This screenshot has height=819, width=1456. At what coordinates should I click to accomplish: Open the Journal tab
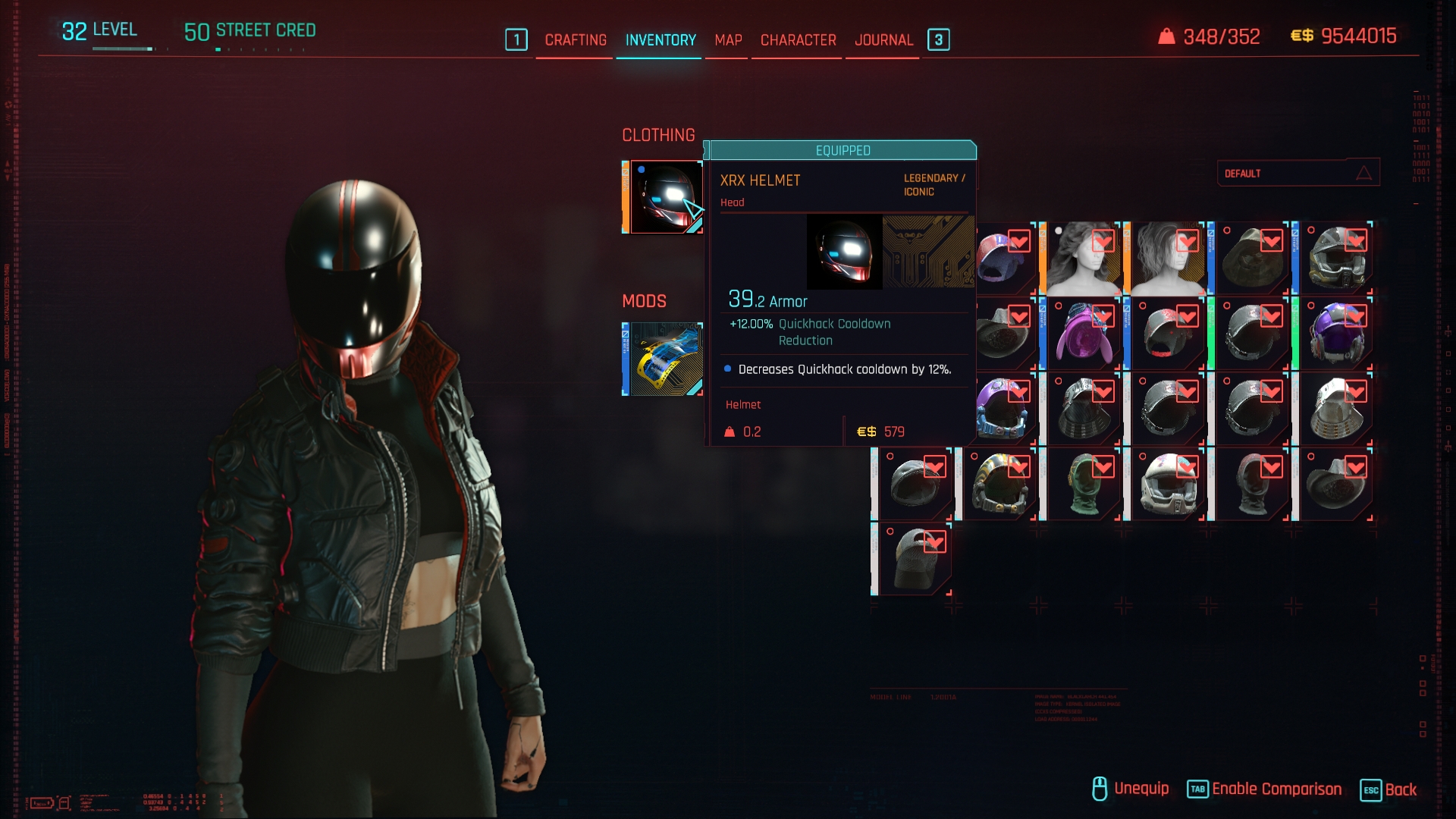click(883, 40)
